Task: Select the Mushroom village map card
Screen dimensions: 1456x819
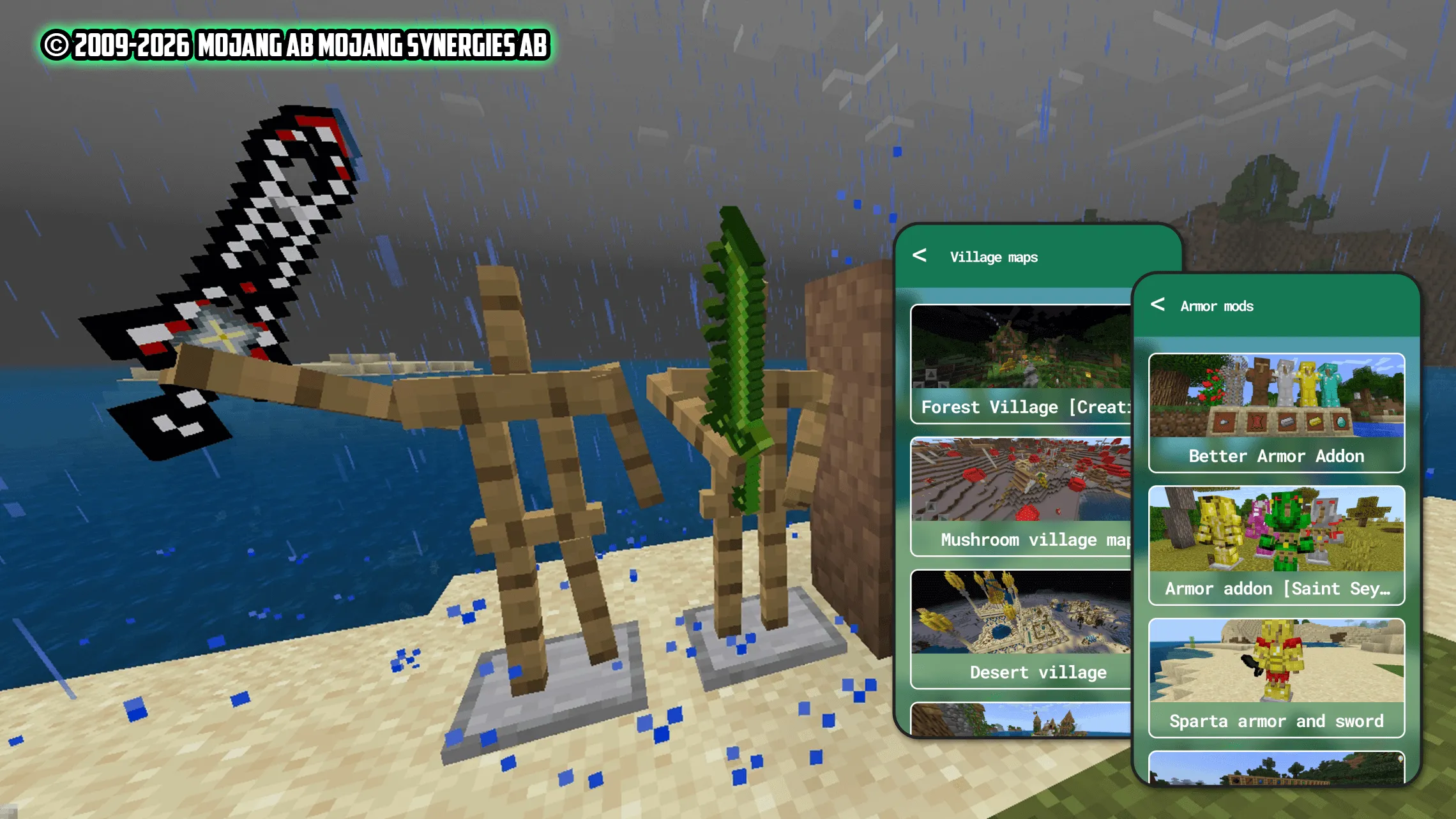Action: (x=1020, y=497)
